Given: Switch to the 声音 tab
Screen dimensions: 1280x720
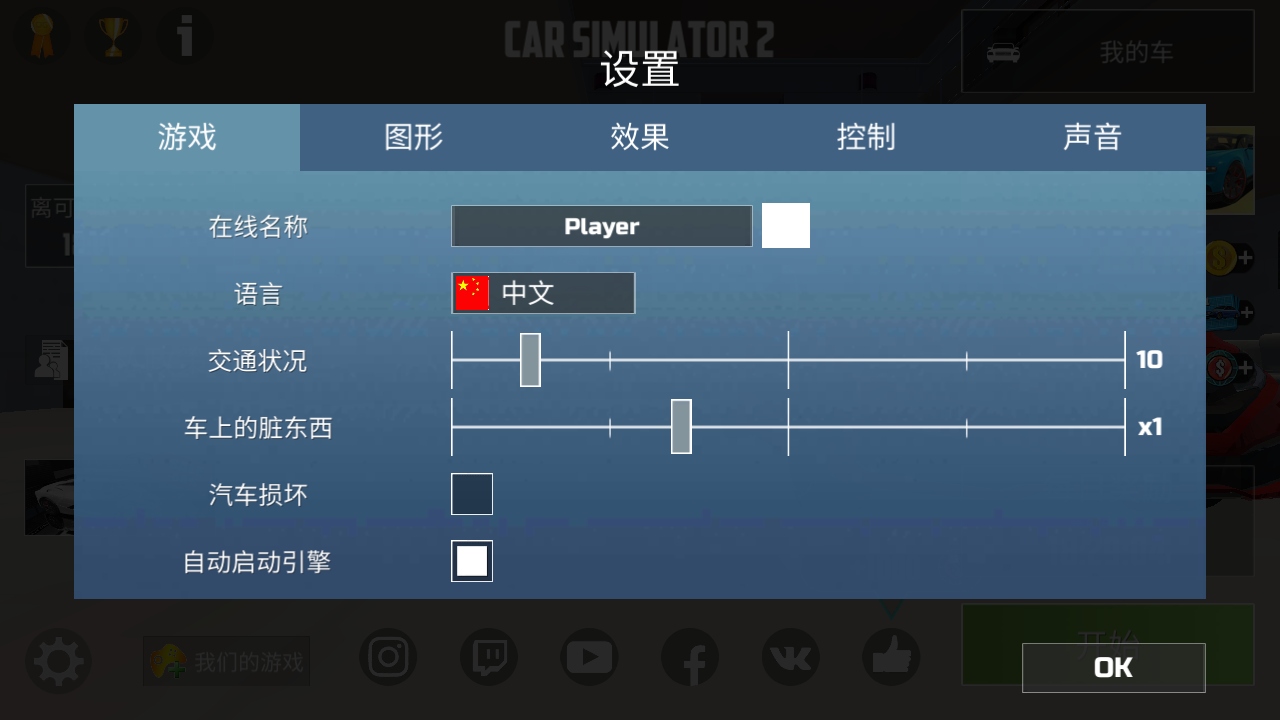Looking at the screenshot, I should click(x=1094, y=138).
